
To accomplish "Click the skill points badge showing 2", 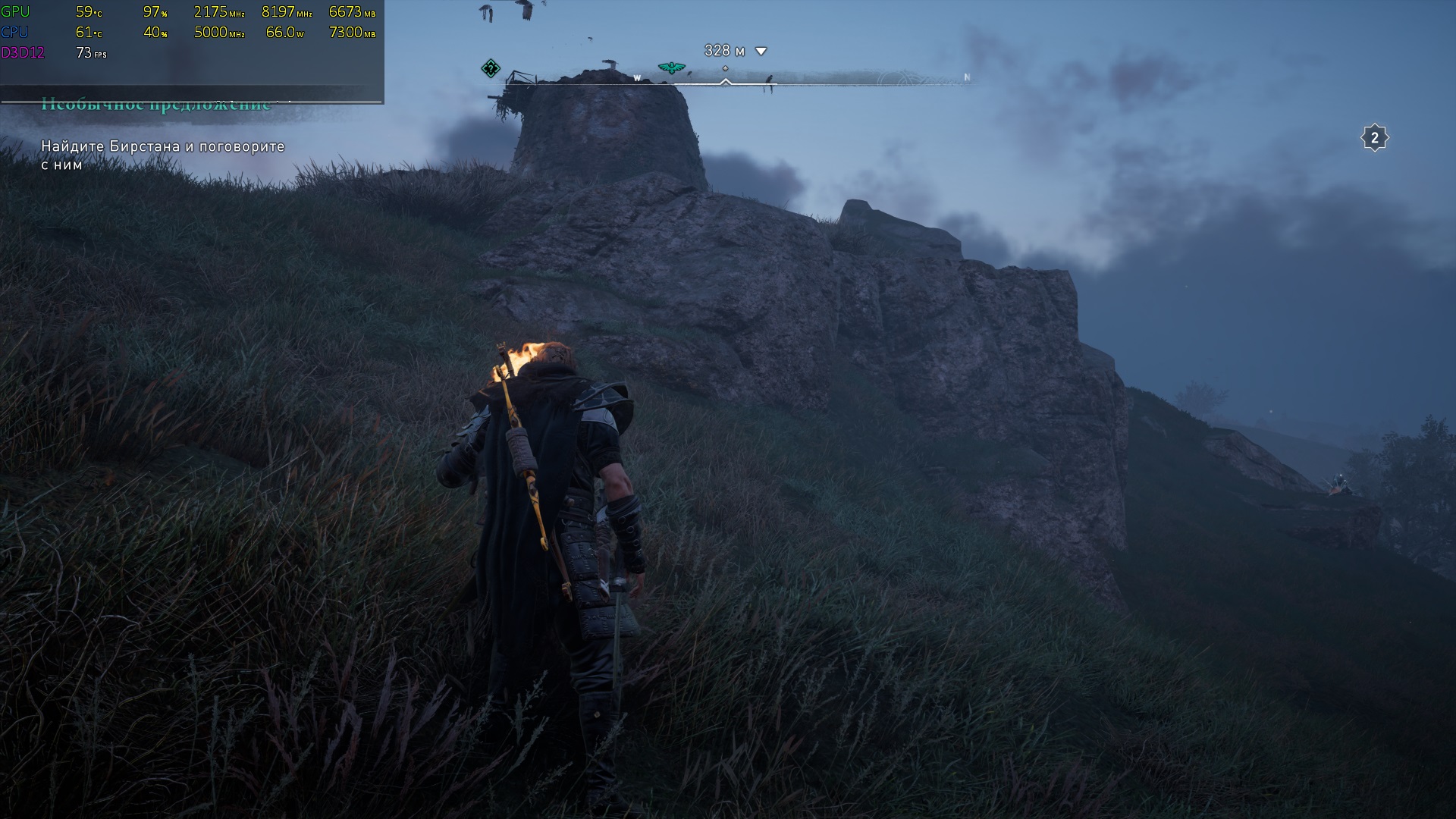I will coord(1374,138).
